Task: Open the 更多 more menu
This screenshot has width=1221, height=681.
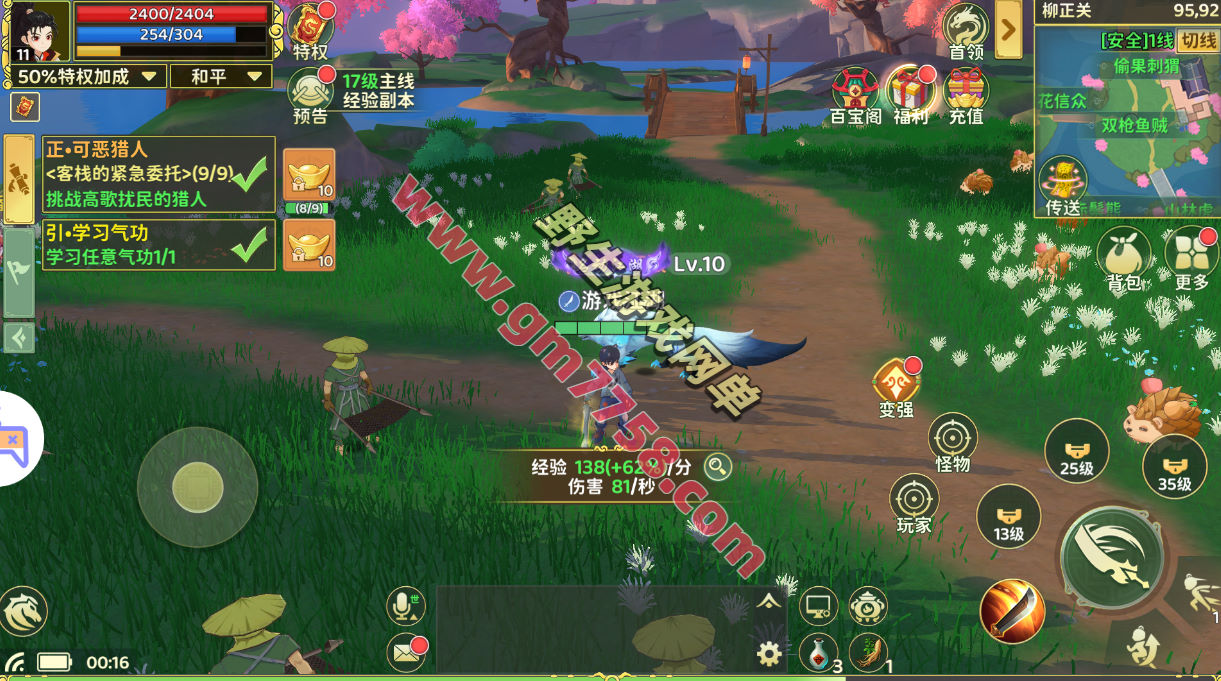Action: (x=1191, y=258)
